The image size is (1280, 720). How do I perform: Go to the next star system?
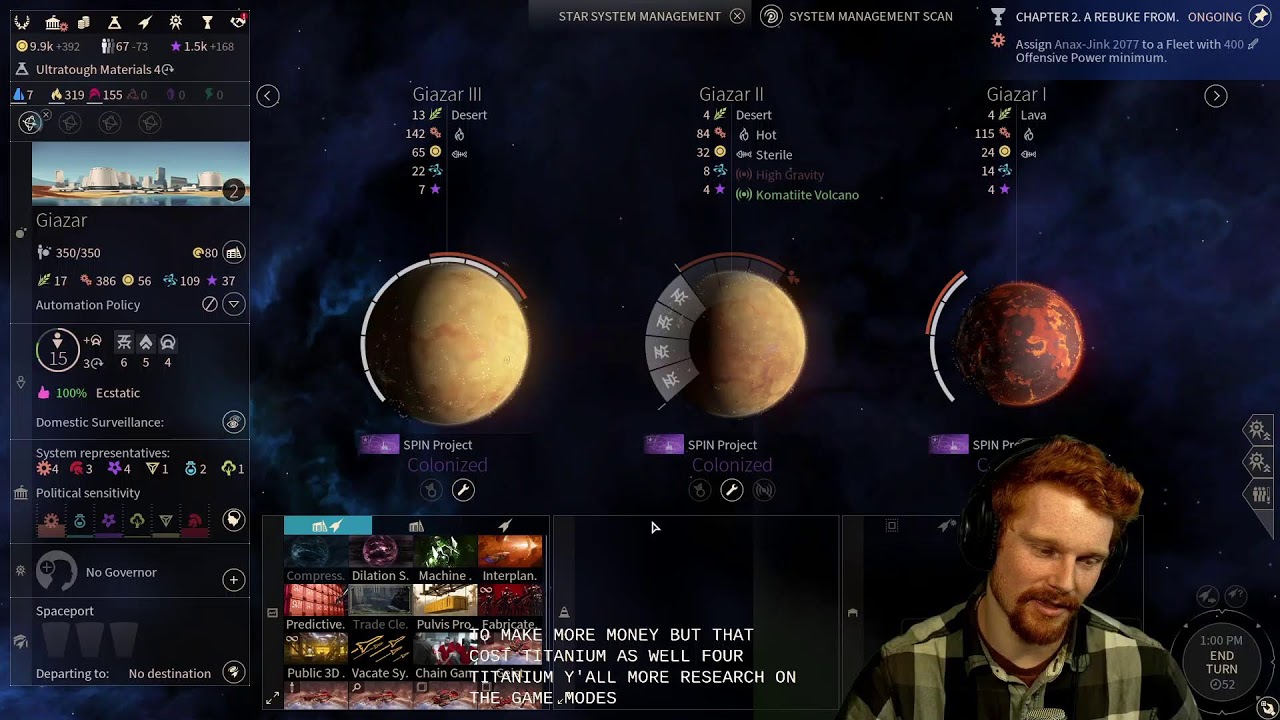(1216, 96)
